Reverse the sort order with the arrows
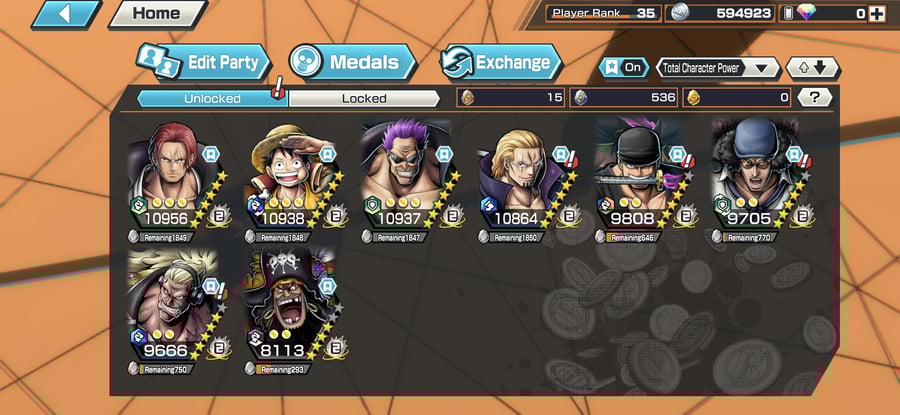 (x=813, y=68)
